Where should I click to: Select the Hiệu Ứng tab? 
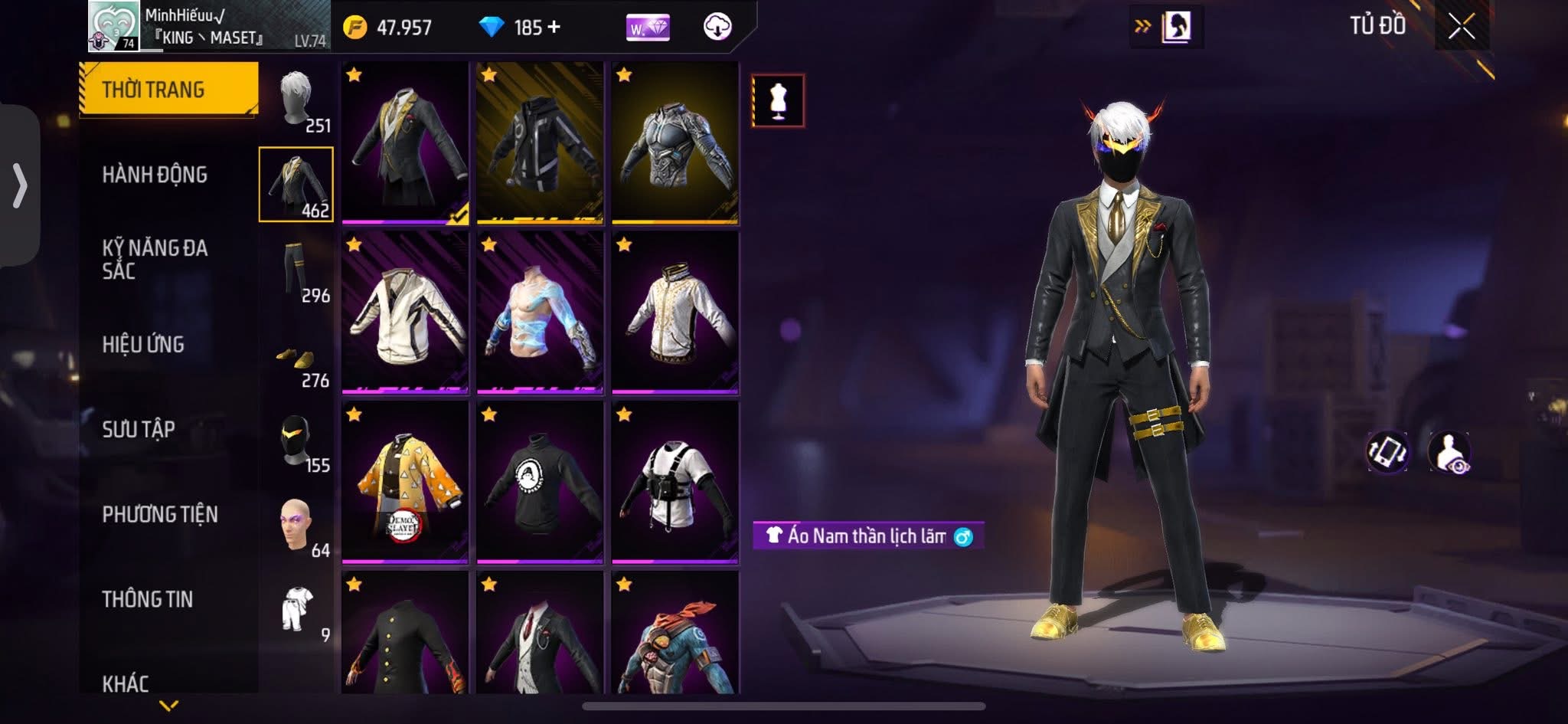coord(143,345)
